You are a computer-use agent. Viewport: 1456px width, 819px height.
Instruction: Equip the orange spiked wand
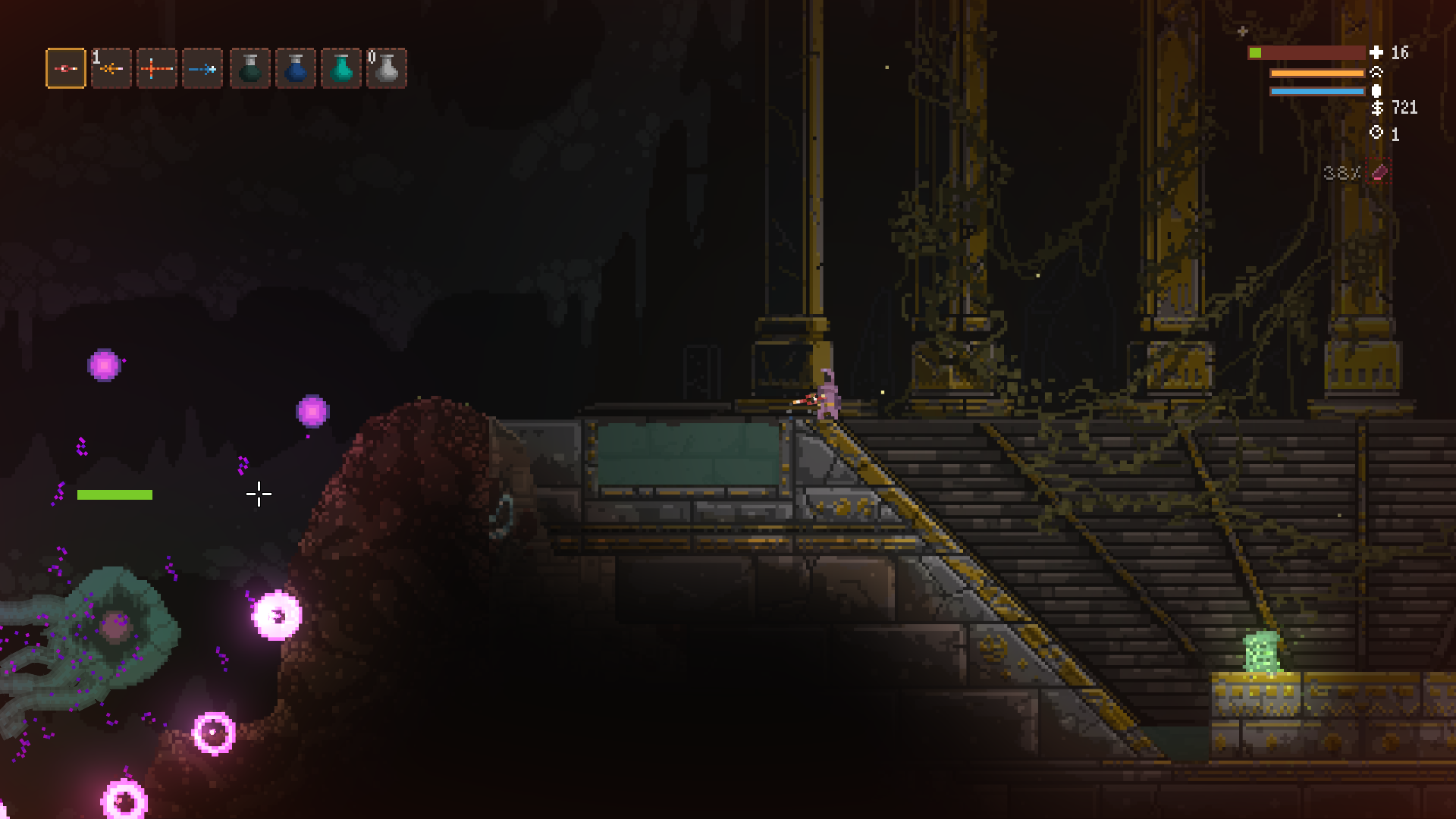click(111, 68)
